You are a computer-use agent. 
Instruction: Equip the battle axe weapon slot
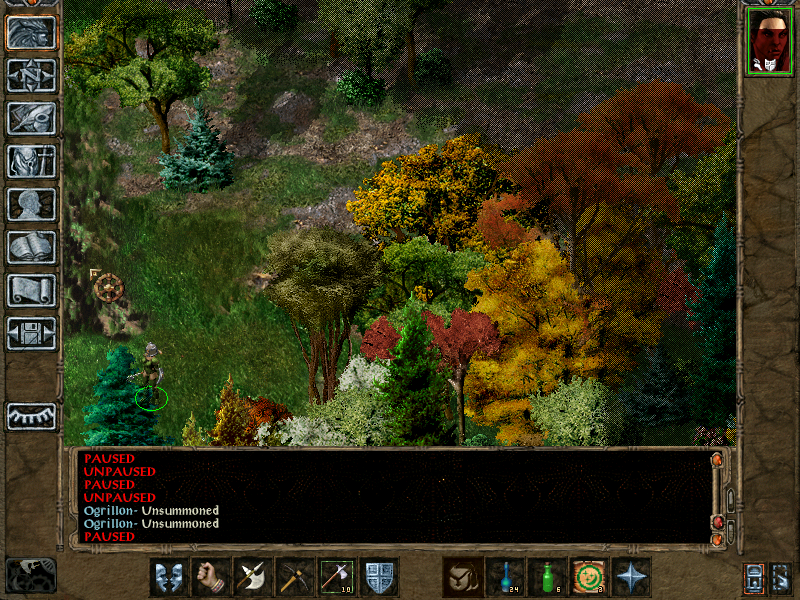tap(252, 577)
